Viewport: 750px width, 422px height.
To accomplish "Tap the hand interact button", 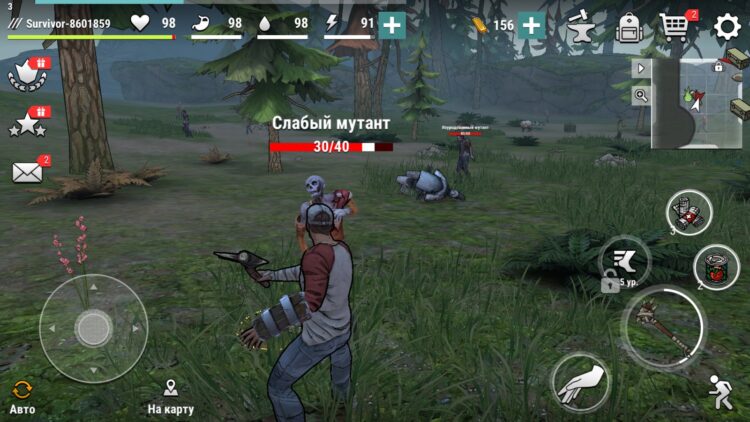I will pyautogui.click(x=581, y=382).
